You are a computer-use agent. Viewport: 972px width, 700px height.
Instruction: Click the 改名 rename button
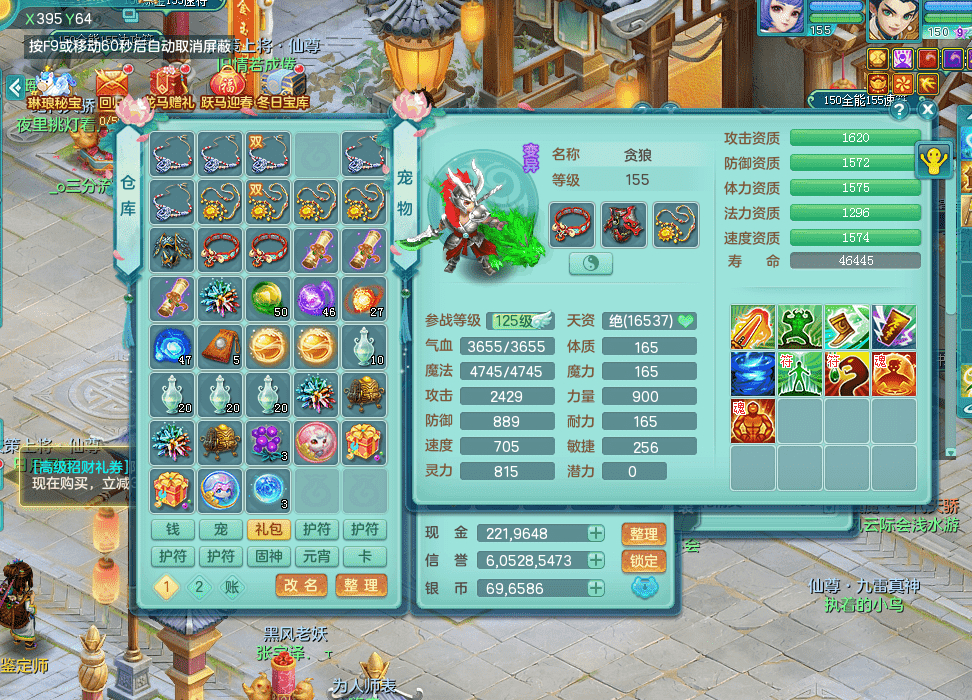click(x=301, y=586)
